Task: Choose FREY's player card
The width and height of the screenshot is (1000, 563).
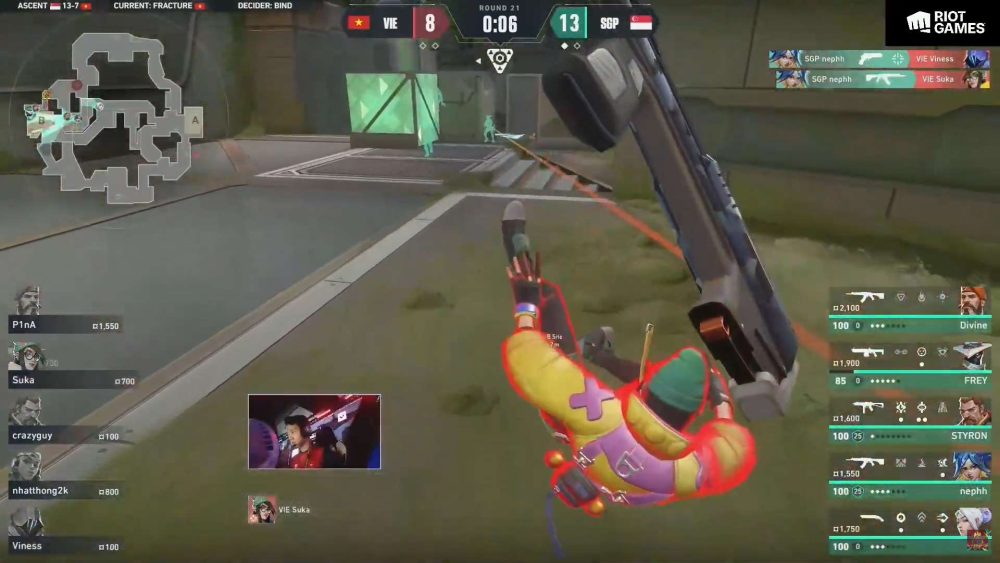Action: pos(910,365)
